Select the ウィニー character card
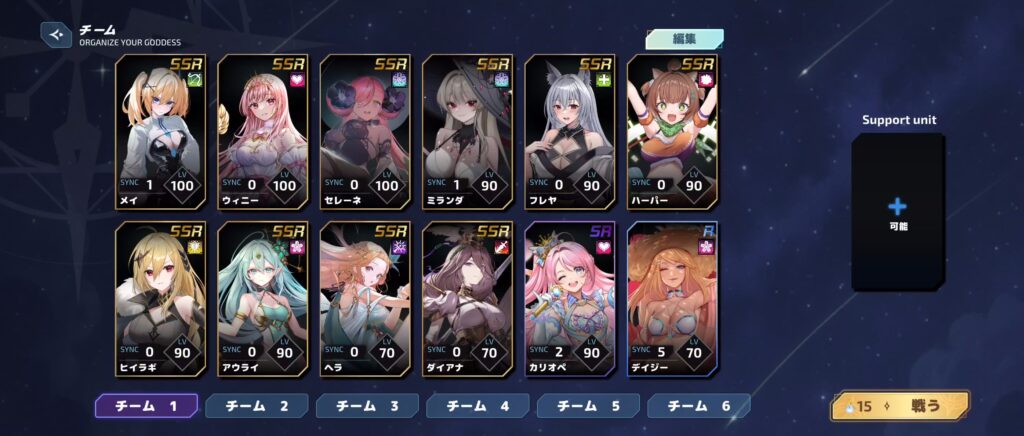The height and width of the screenshot is (436, 1024). point(263,131)
